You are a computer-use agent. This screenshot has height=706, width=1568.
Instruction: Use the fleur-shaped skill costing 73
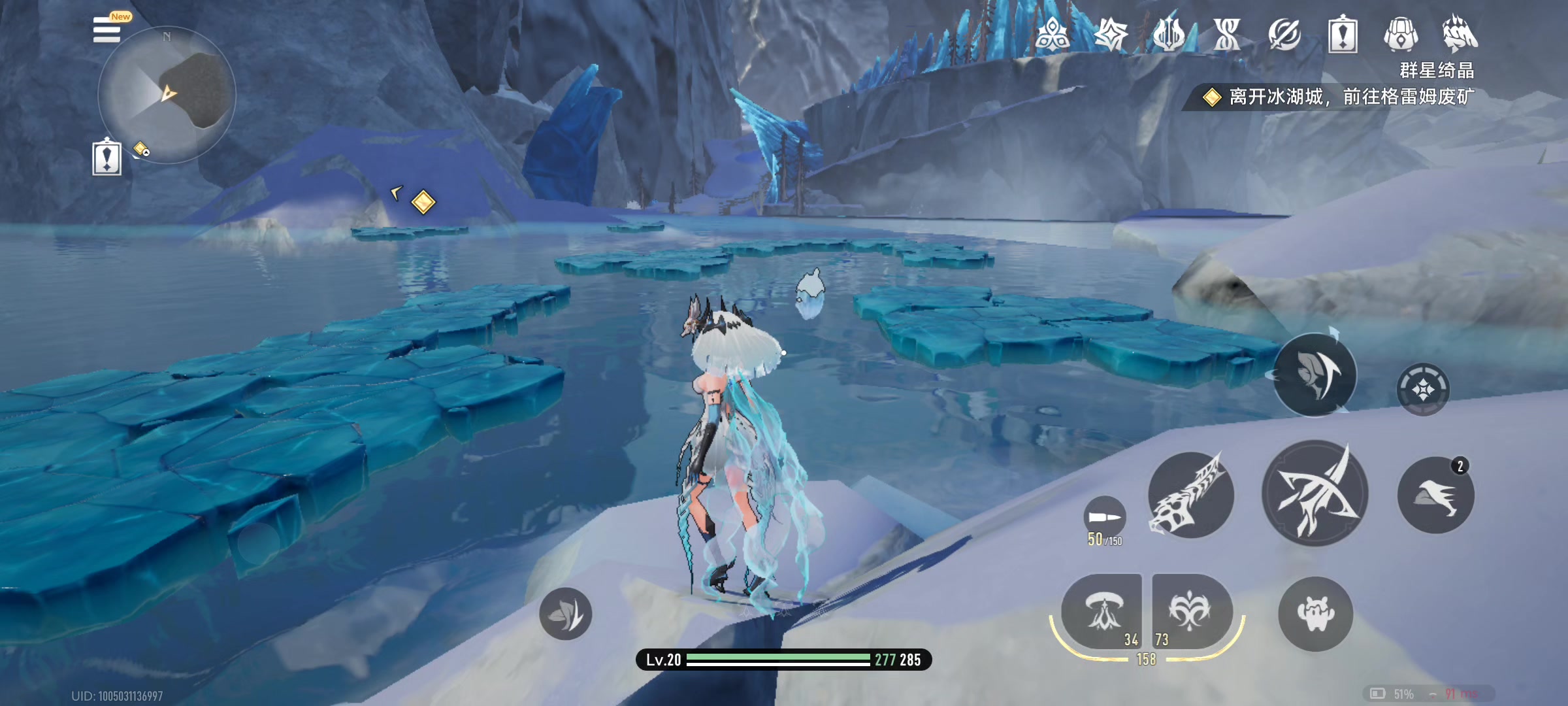pos(1191,612)
